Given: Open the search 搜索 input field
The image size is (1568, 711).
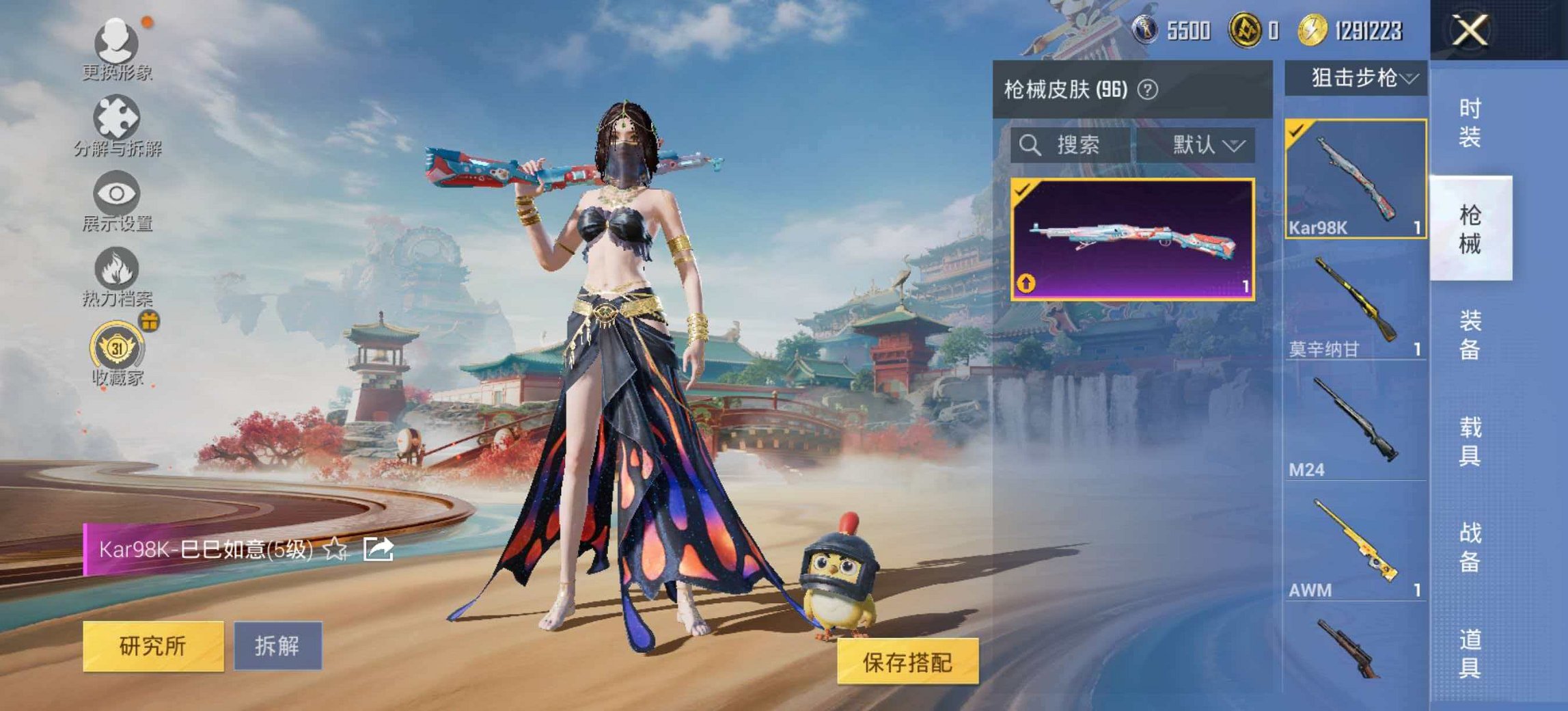Looking at the screenshot, I should pyautogui.click(x=1066, y=146).
